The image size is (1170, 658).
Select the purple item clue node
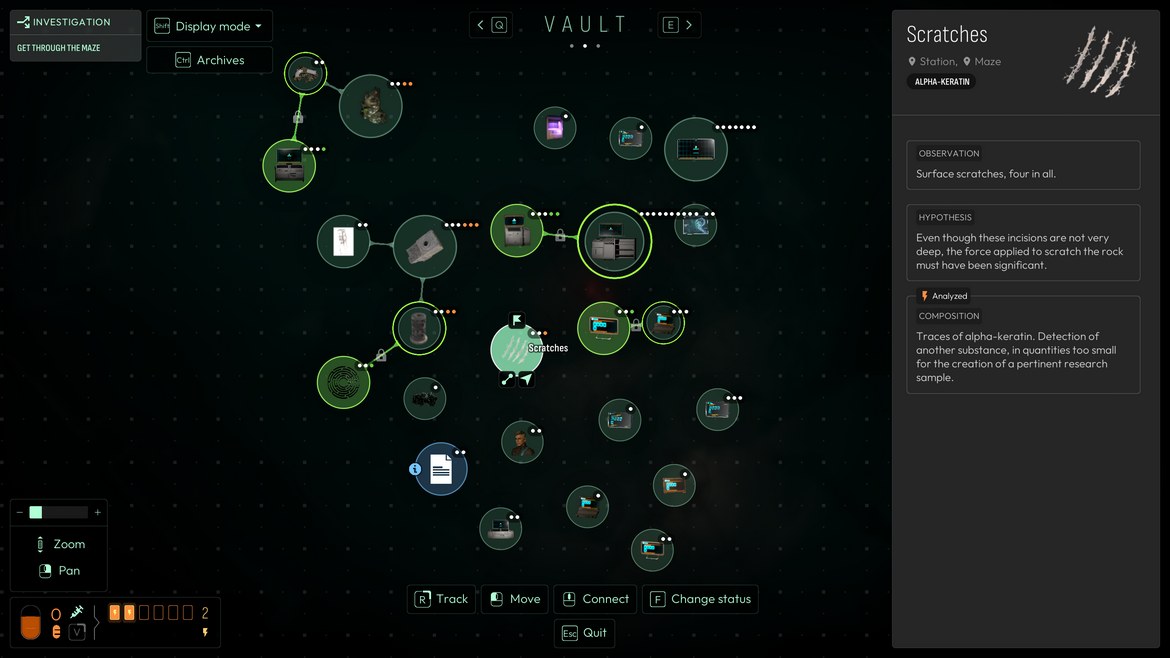(x=554, y=128)
